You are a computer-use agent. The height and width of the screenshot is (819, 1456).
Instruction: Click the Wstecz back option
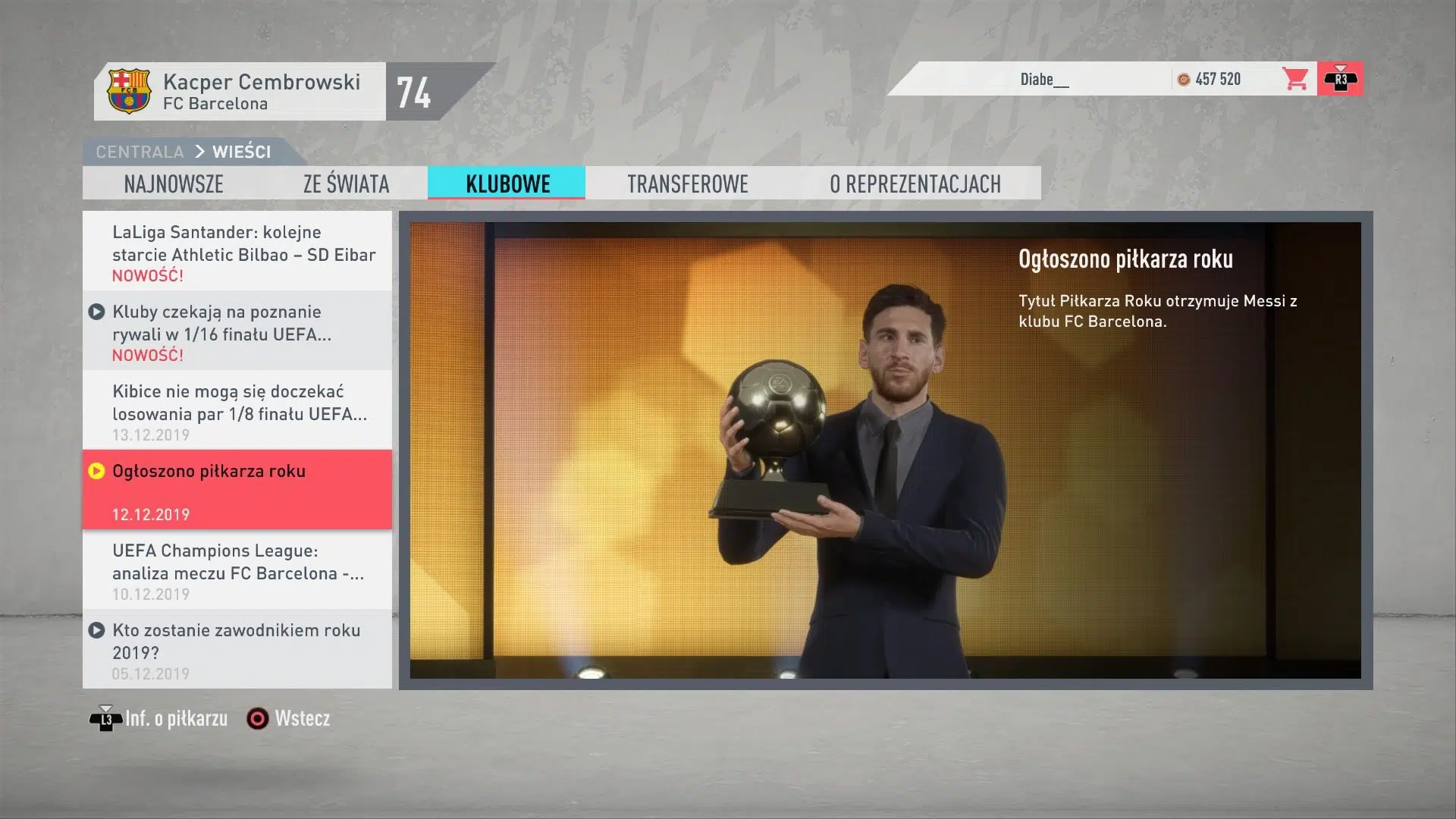[289, 718]
